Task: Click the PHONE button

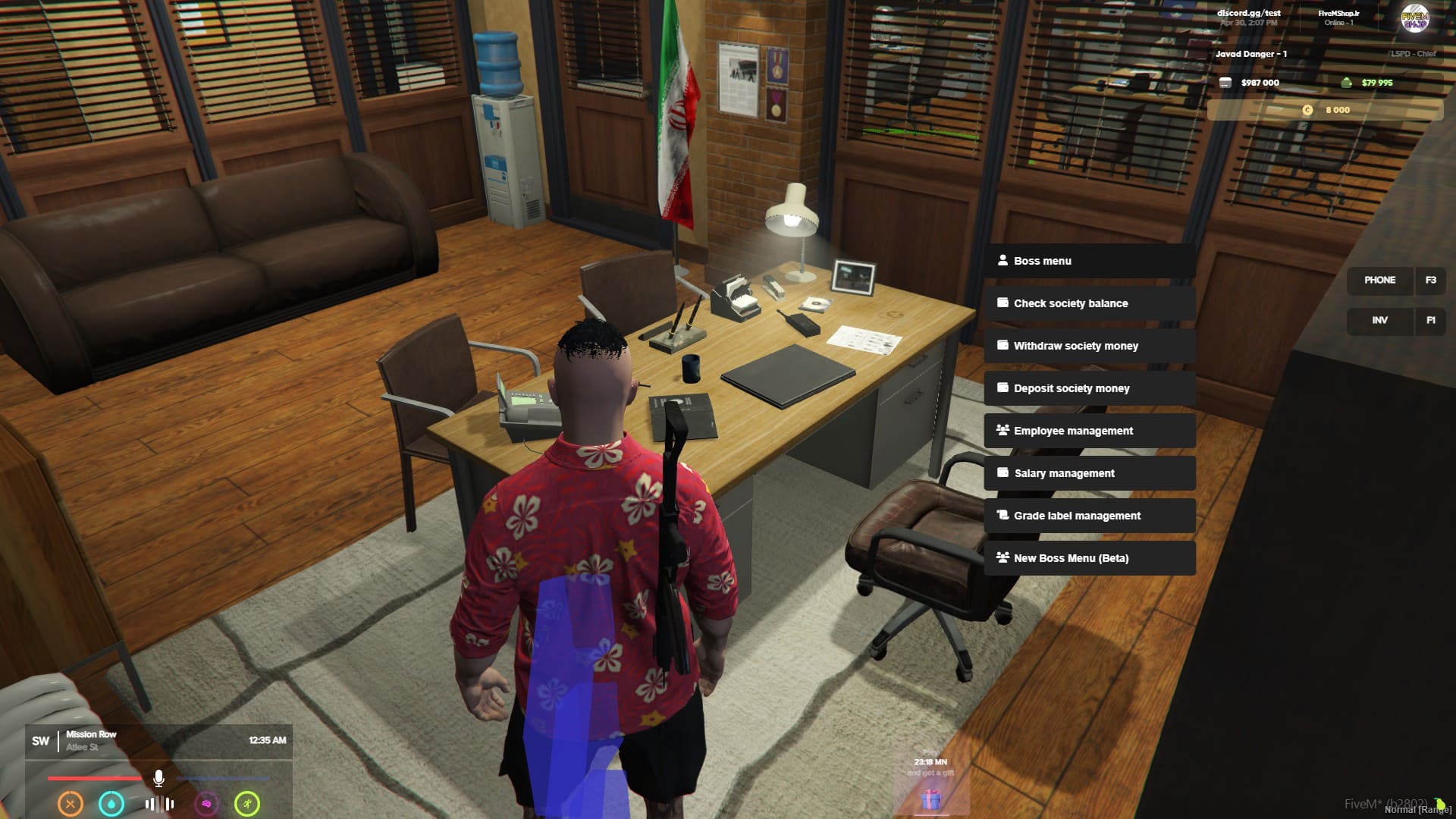Action: (x=1379, y=281)
